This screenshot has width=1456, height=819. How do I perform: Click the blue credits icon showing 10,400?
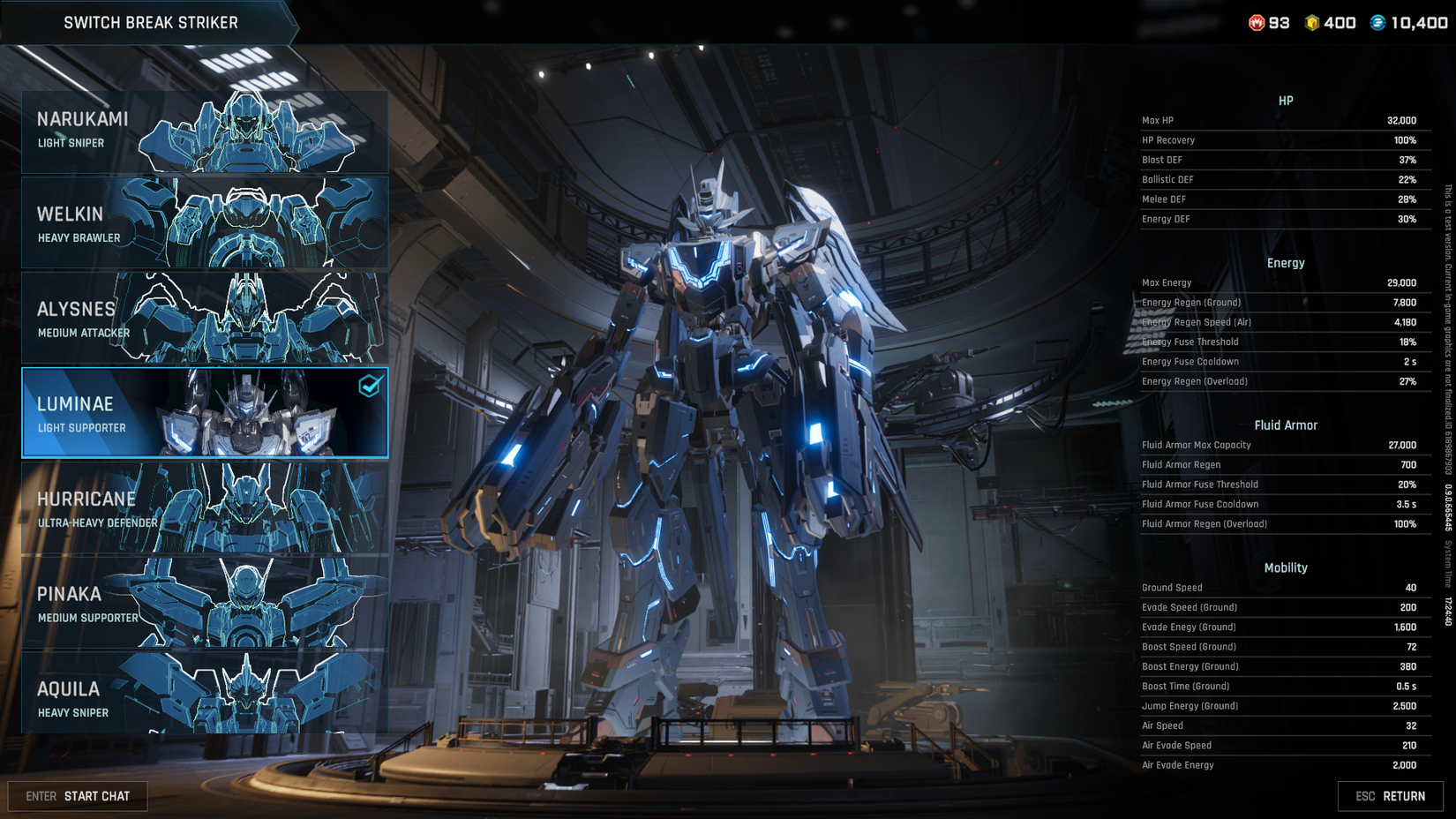click(1377, 24)
